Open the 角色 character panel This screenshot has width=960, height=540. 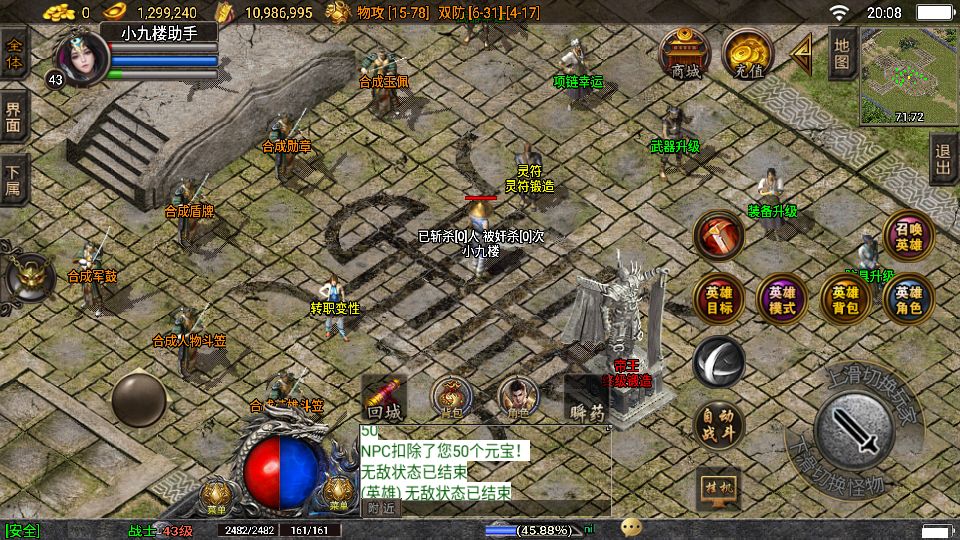pyautogui.click(x=518, y=397)
